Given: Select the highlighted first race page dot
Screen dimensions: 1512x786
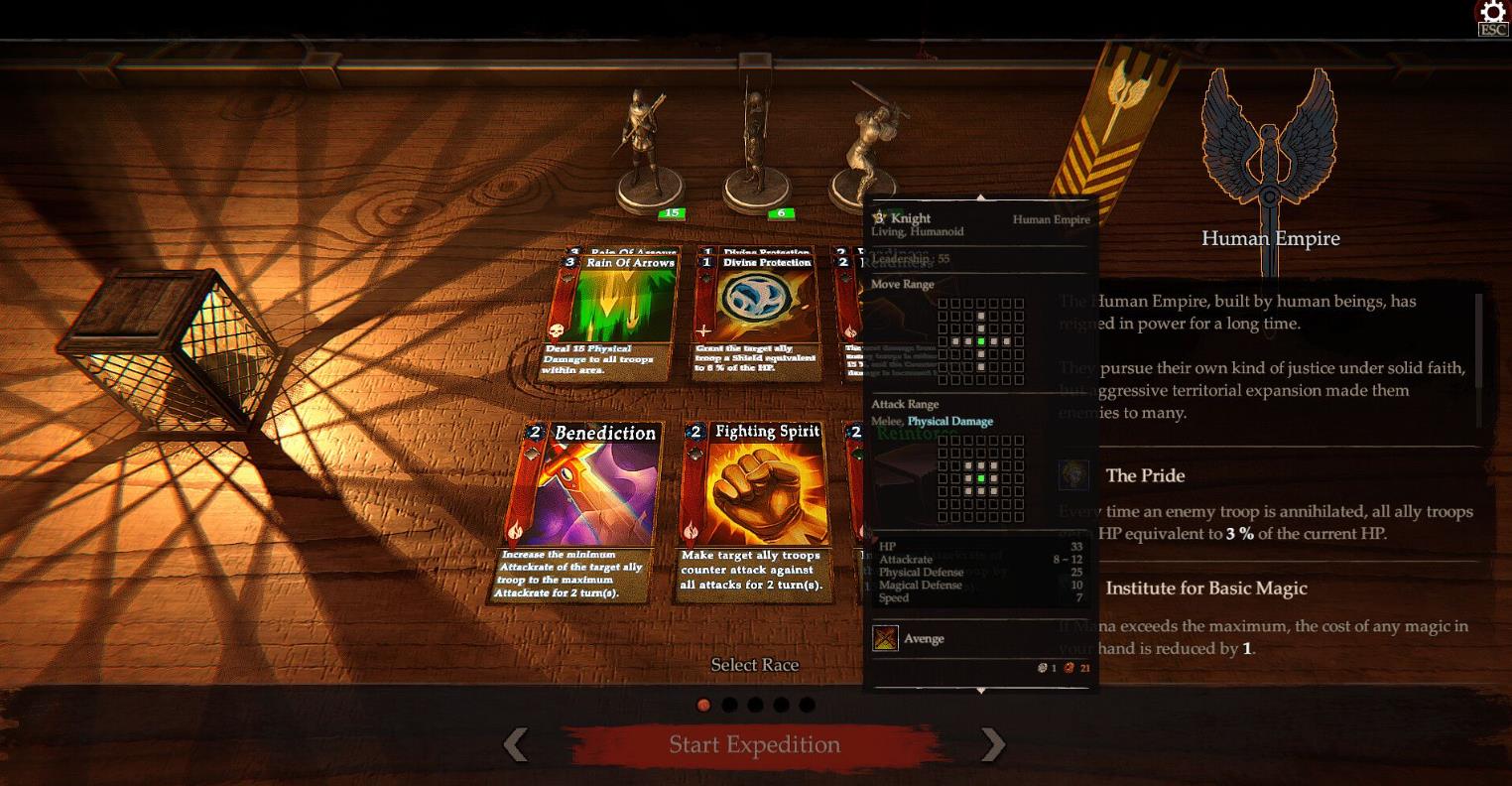Looking at the screenshot, I should [703, 705].
